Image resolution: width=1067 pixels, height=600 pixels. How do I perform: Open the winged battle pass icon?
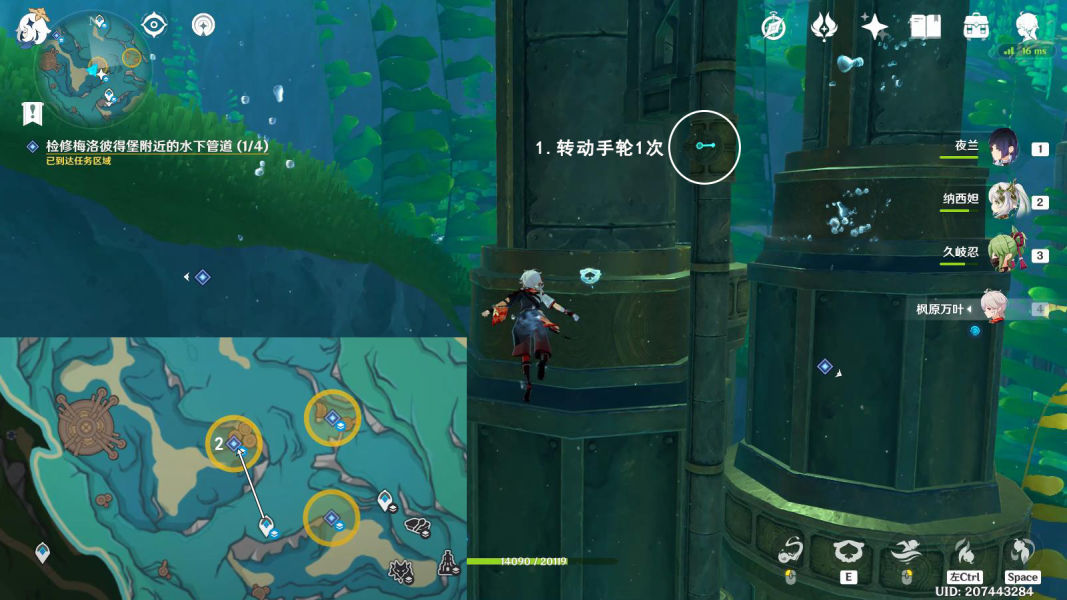point(824,27)
